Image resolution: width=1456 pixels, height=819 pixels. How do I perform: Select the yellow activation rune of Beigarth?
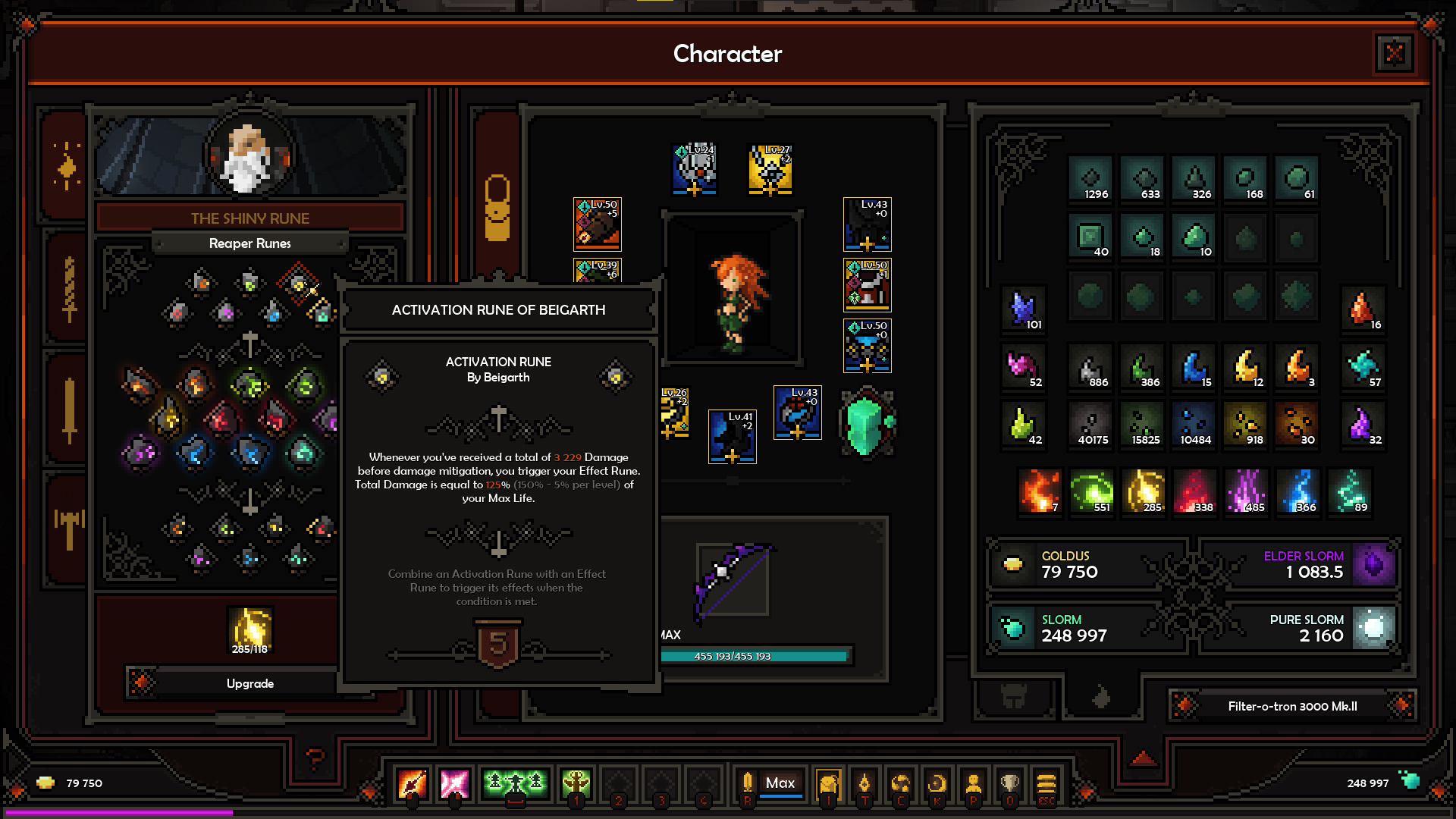(x=300, y=284)
